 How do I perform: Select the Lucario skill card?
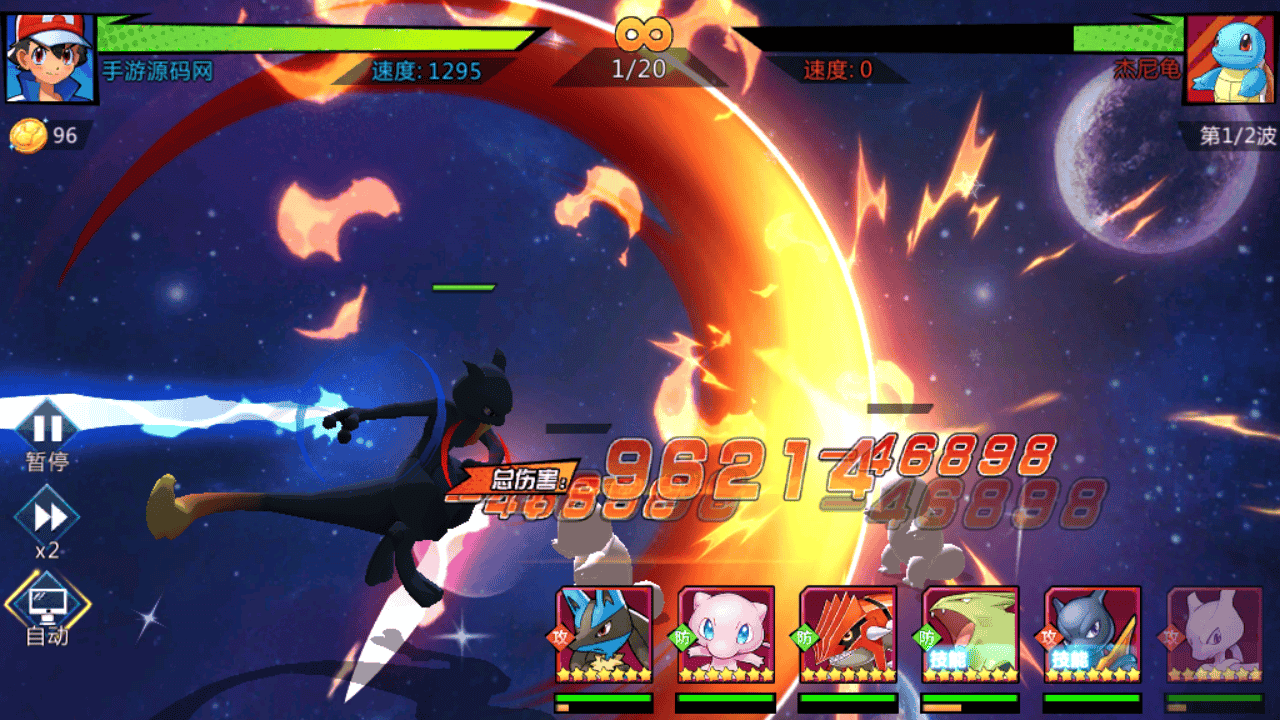coord(604,634)
